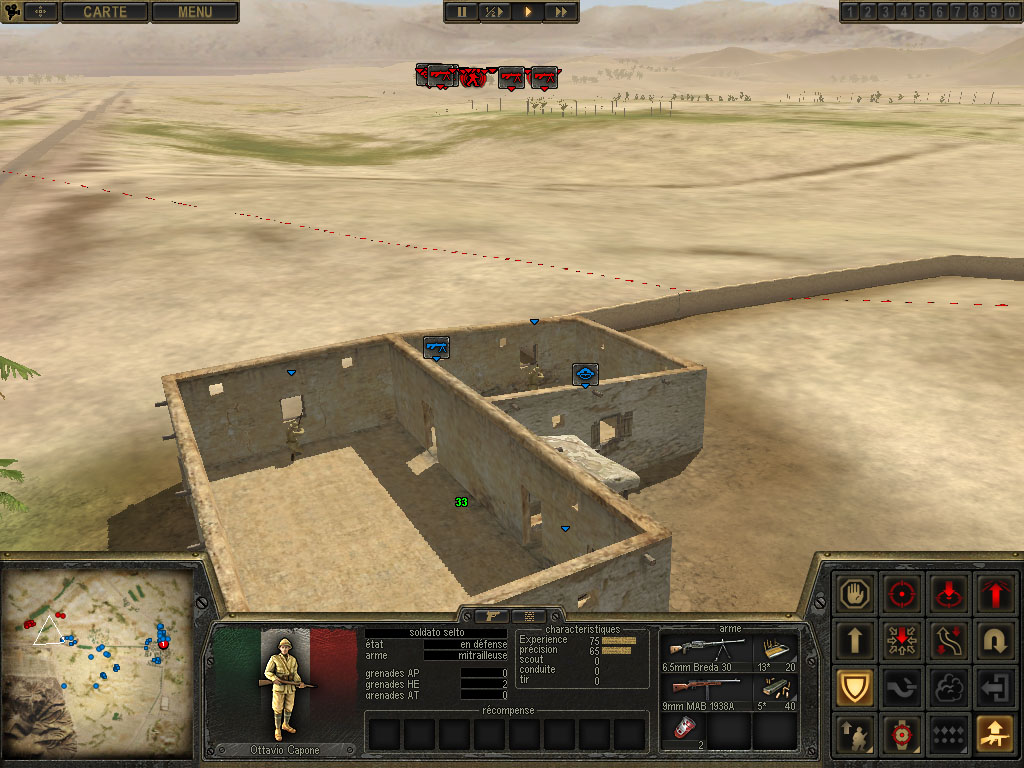Select the 6.5mm Breda 30 machine gun
This screenshot has width=1024, height=768.
tap(706, 650)
